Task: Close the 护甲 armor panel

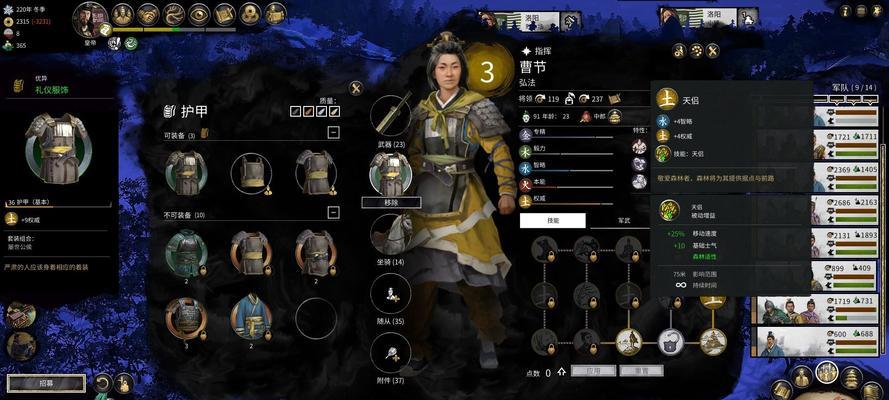Action: pos(355,88)
